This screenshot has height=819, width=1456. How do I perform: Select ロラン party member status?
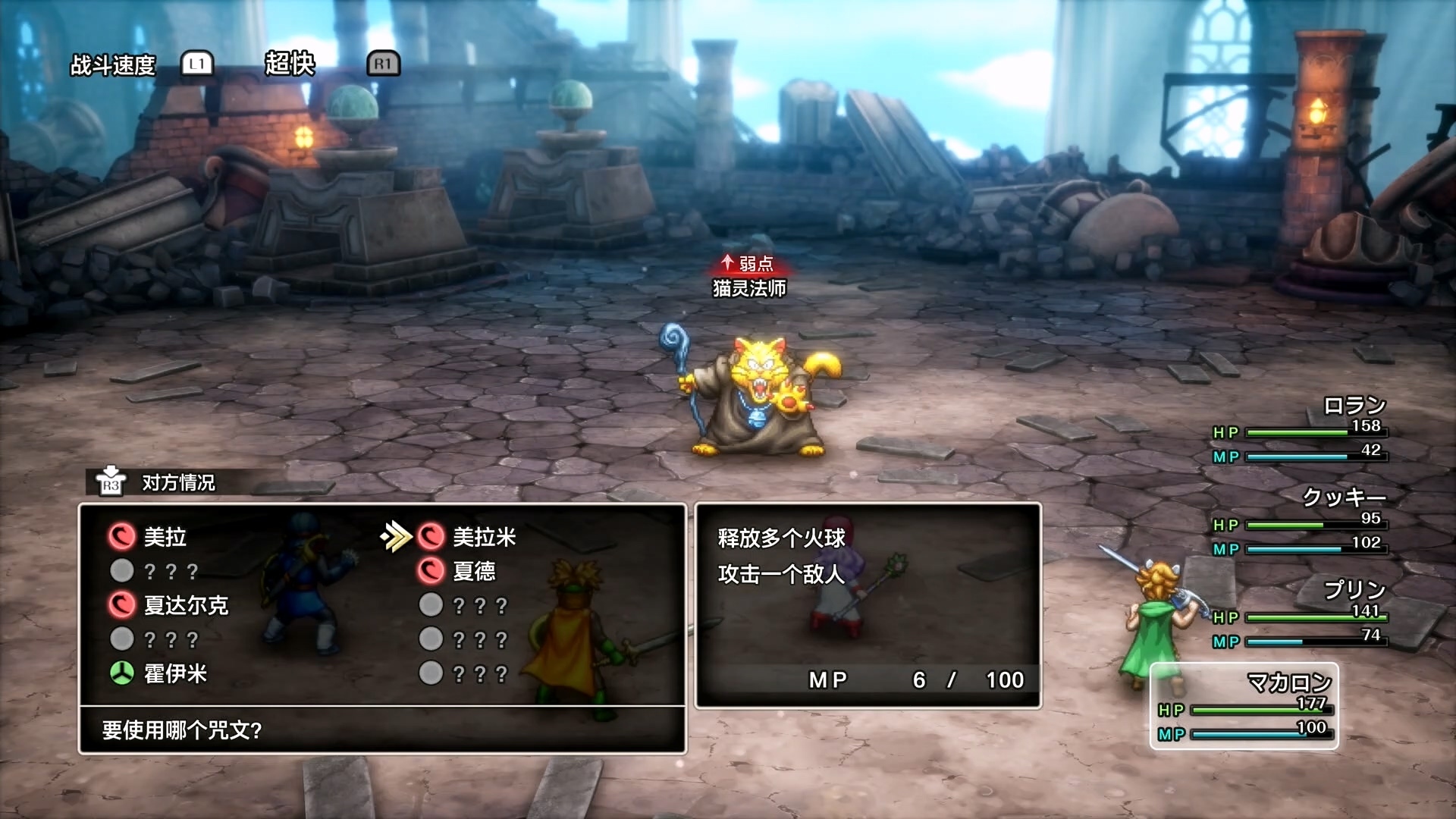pos(1301,430)
